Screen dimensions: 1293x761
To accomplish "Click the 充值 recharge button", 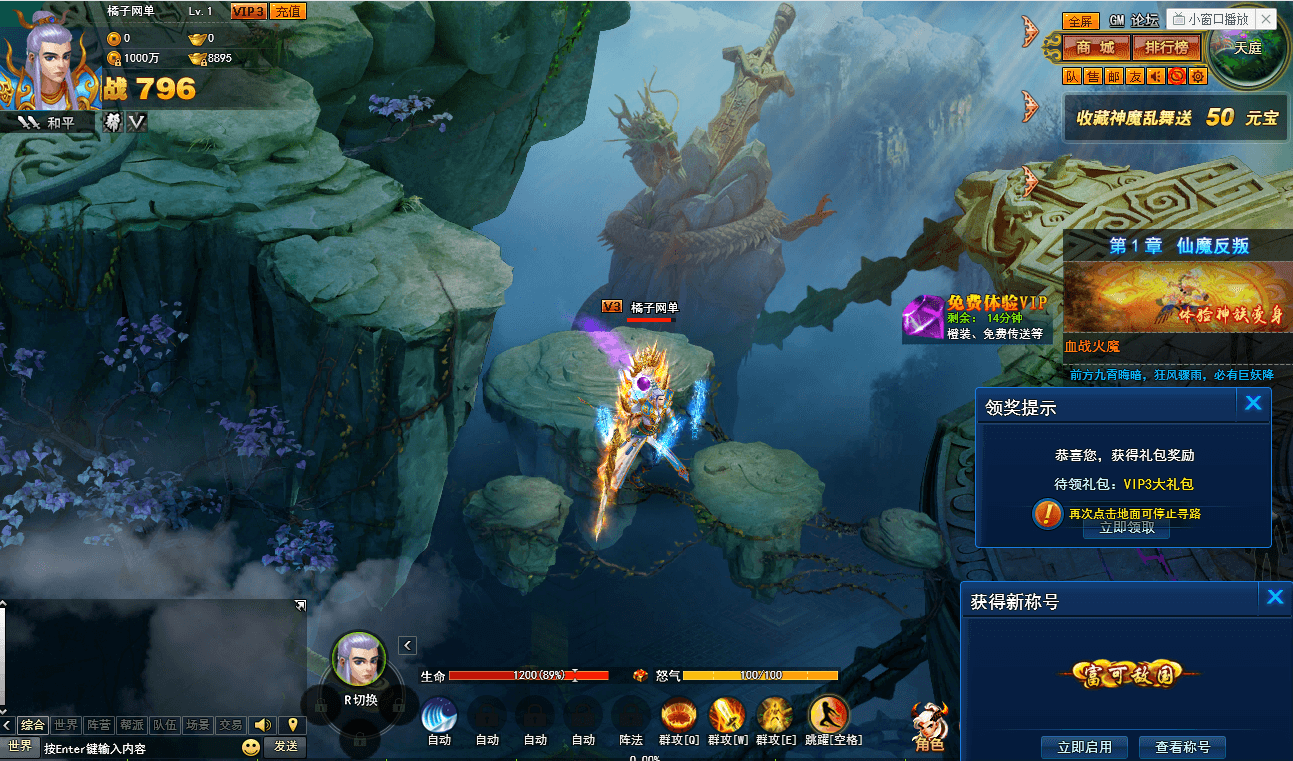I will tap(288, 11).
